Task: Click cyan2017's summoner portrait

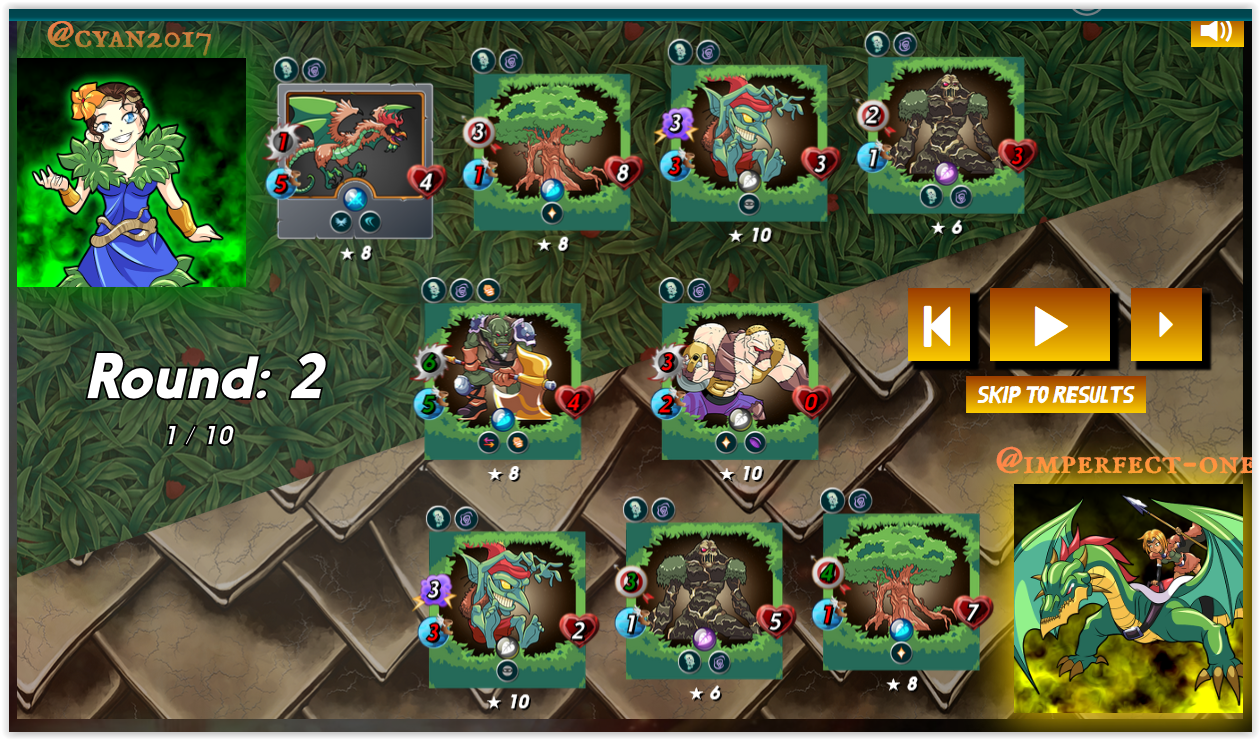Action: point(131,172)
